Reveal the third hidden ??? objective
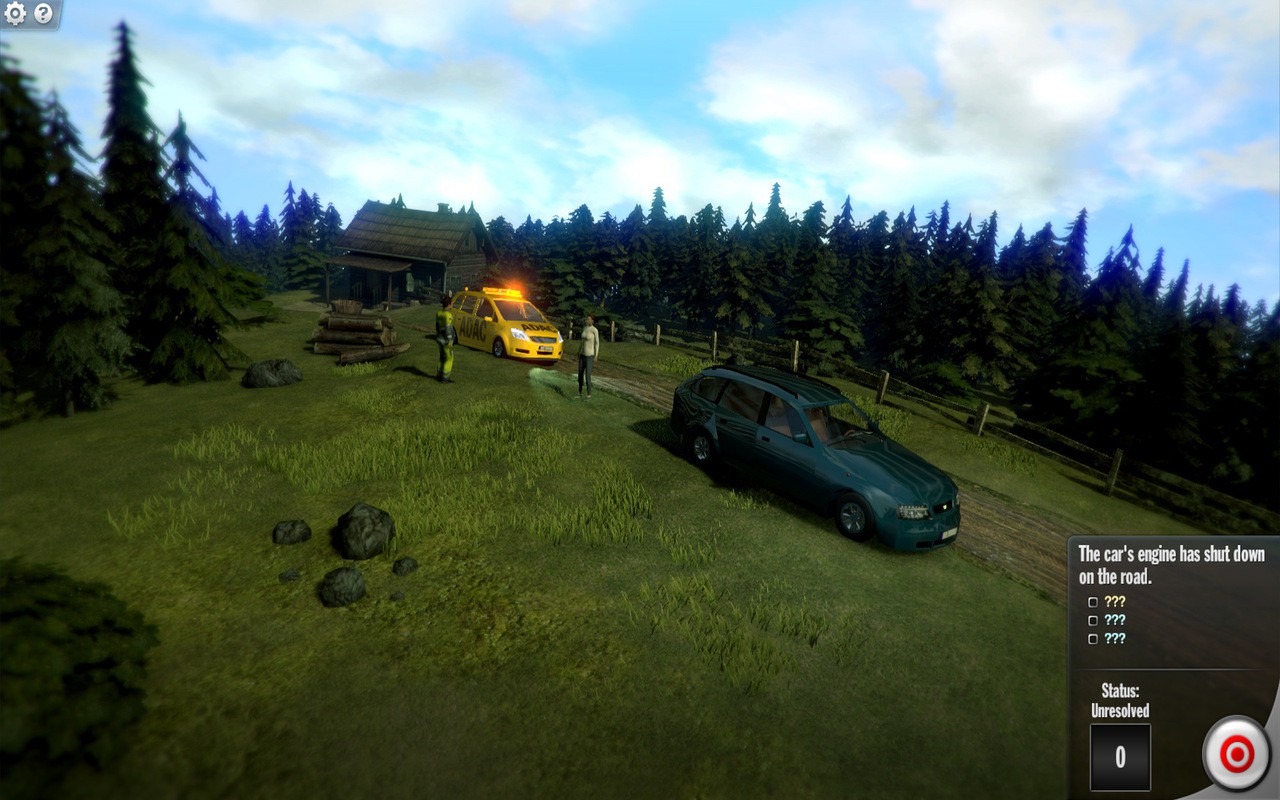This screenshot has width=1280, height=800. tap(1113, 638)
